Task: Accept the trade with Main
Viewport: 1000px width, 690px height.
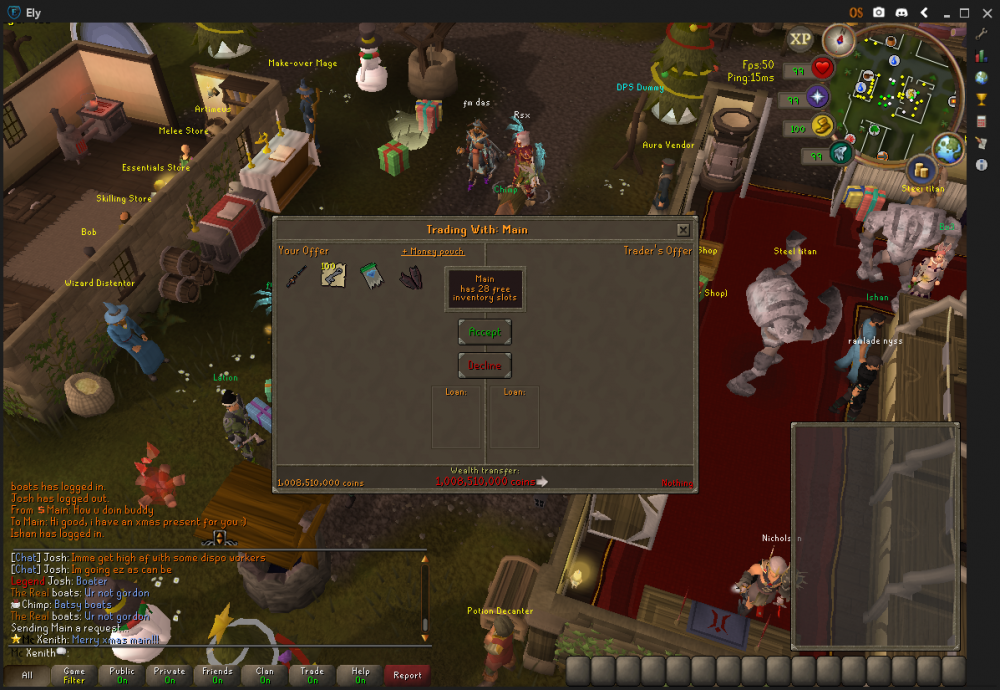Action: click(x=485, y=331)
